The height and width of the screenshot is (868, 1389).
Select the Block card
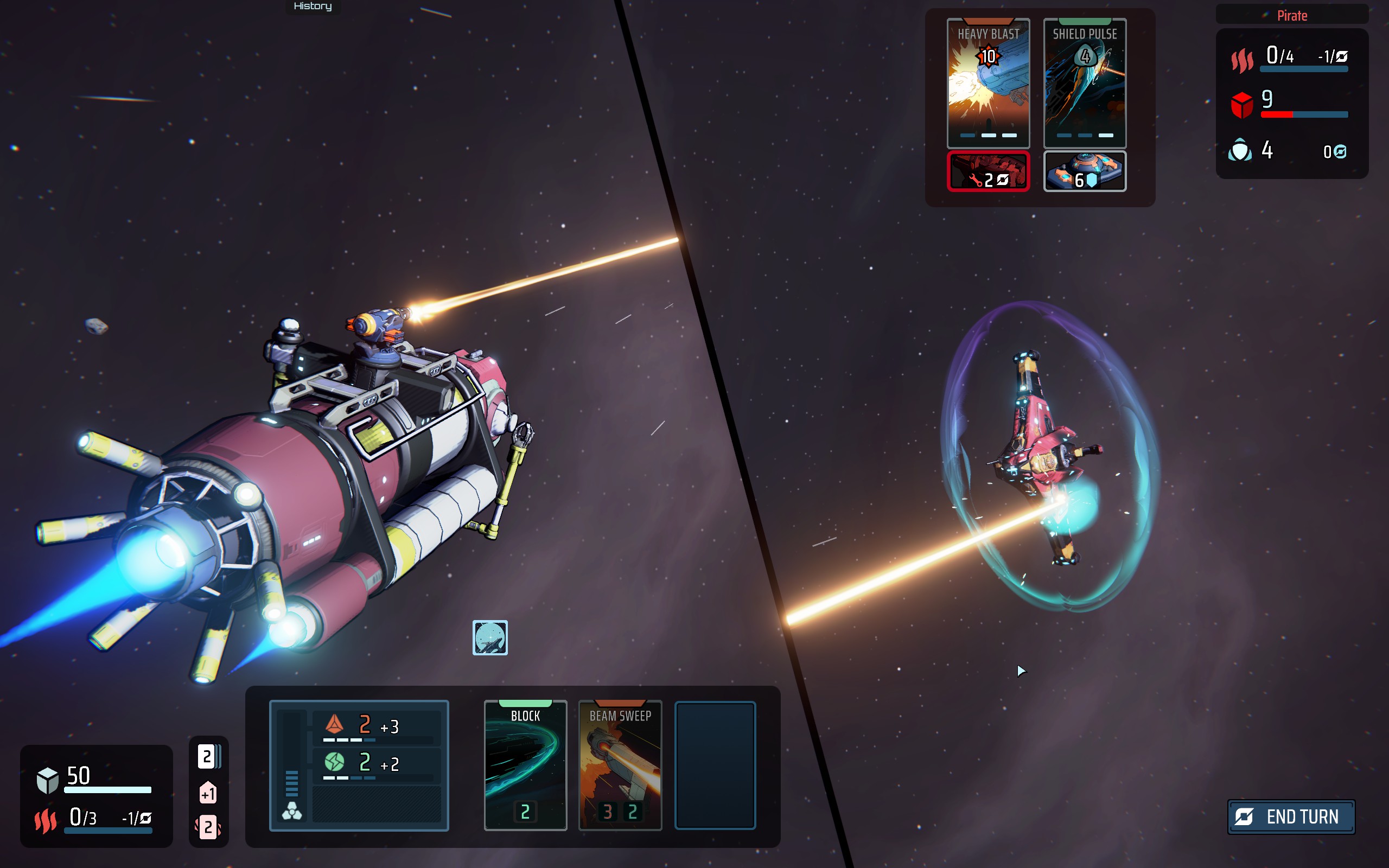(525, 765)
